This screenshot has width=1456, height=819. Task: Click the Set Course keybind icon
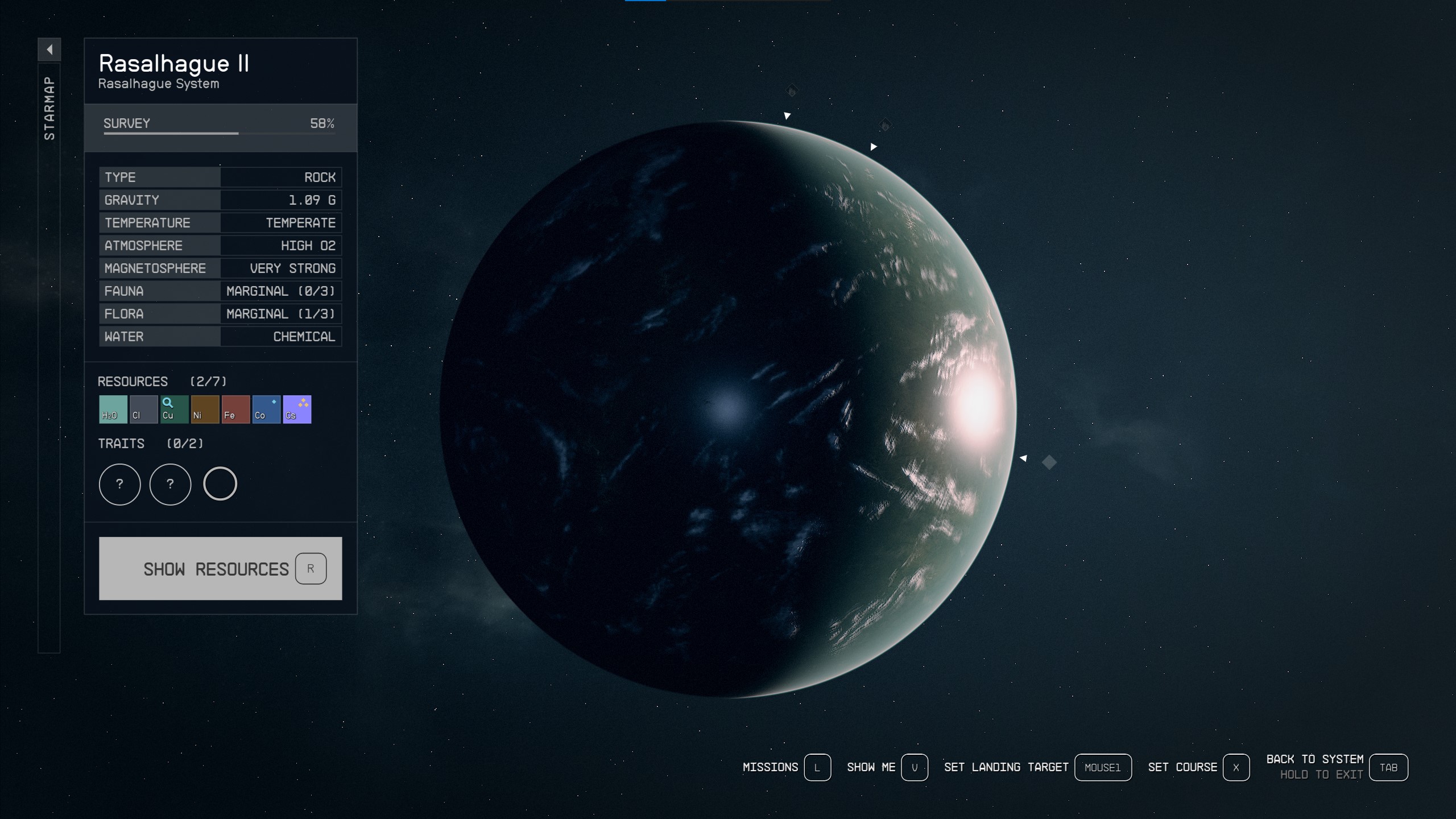1235,767
